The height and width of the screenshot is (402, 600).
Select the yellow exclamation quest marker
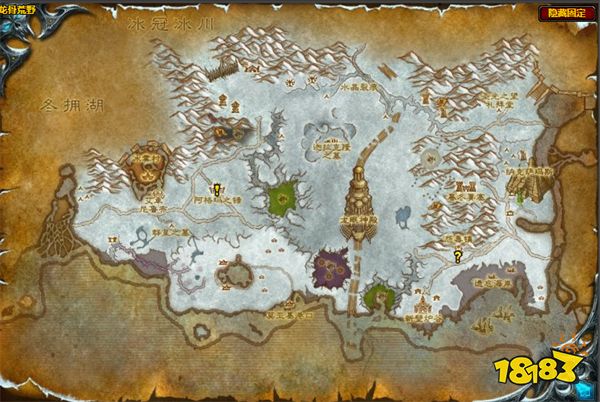coord(216,188)
